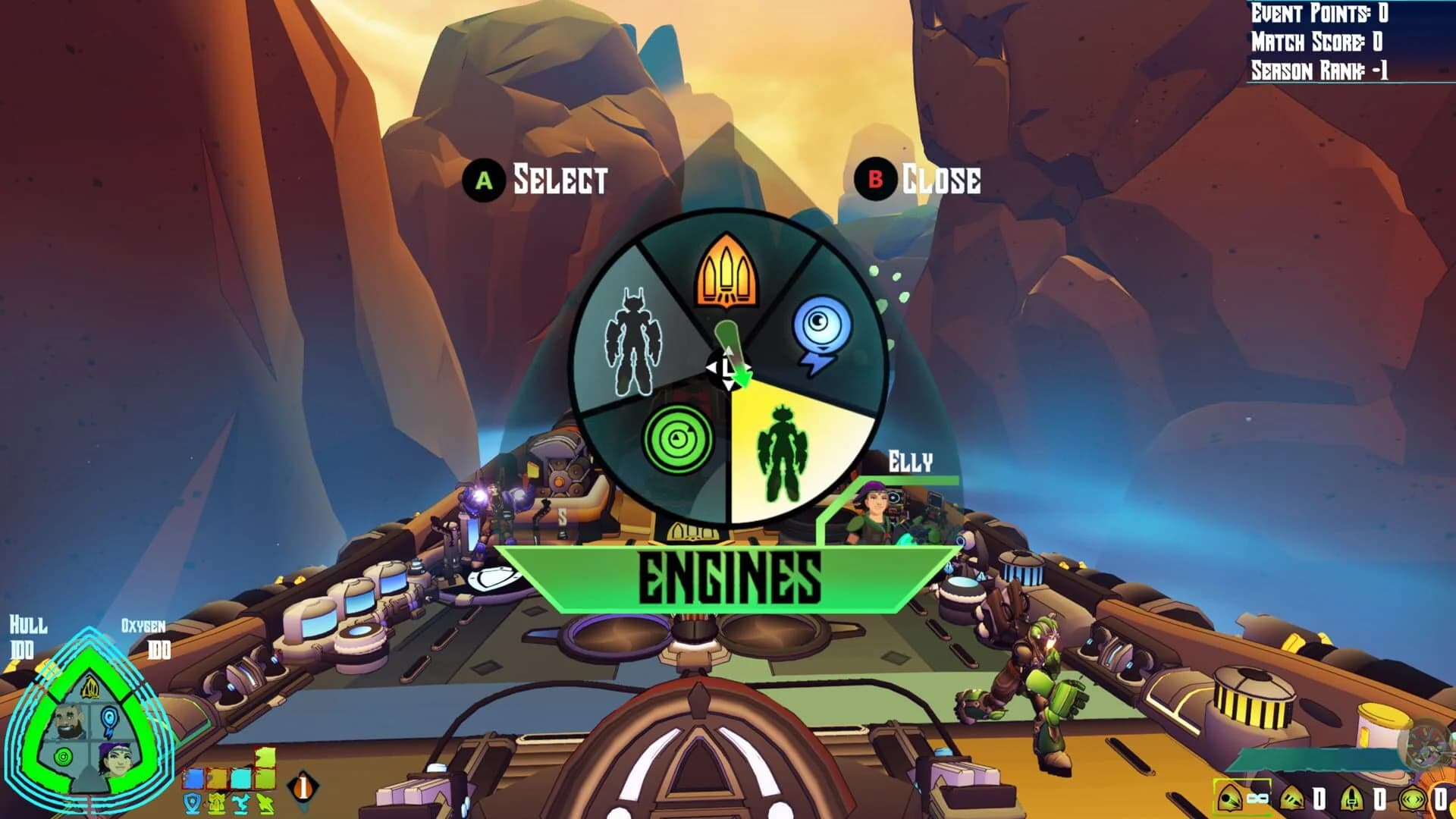Close the radial menu via the B button prompt
Screen dimensions: 1456x819
point(878,180)
